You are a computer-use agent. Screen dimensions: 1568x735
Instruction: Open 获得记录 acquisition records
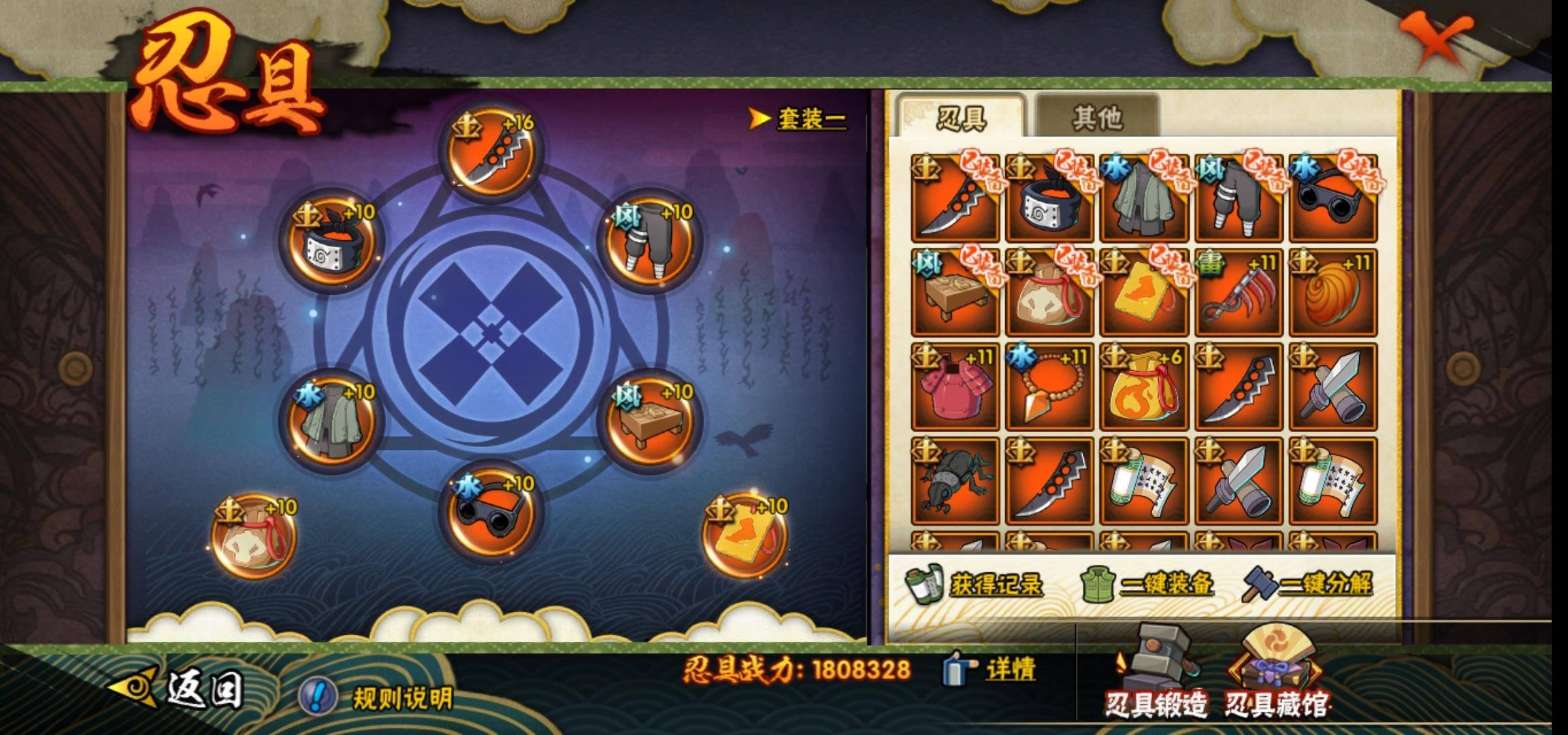(976, 584)
